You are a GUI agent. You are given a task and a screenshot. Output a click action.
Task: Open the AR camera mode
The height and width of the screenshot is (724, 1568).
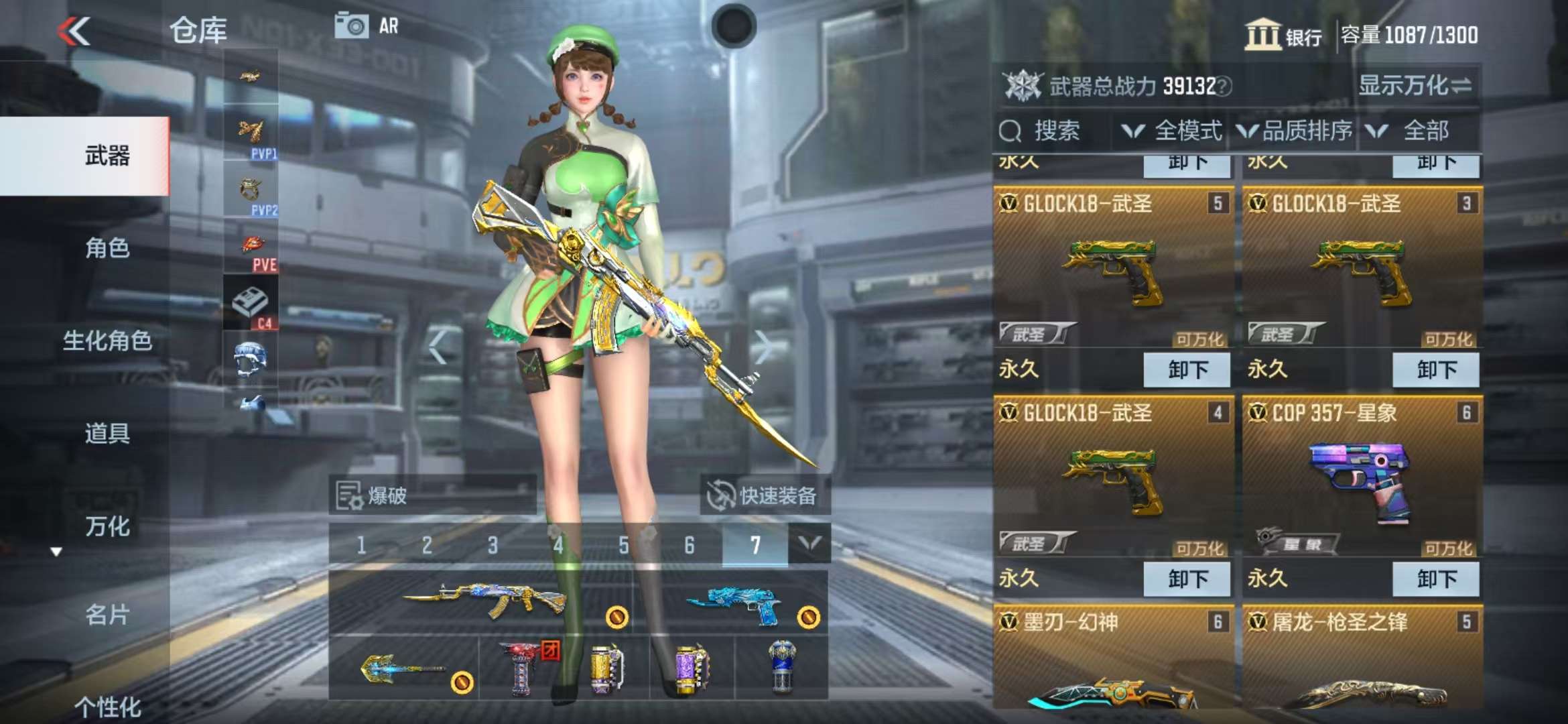pyautogui.click(x=367, y=27)
